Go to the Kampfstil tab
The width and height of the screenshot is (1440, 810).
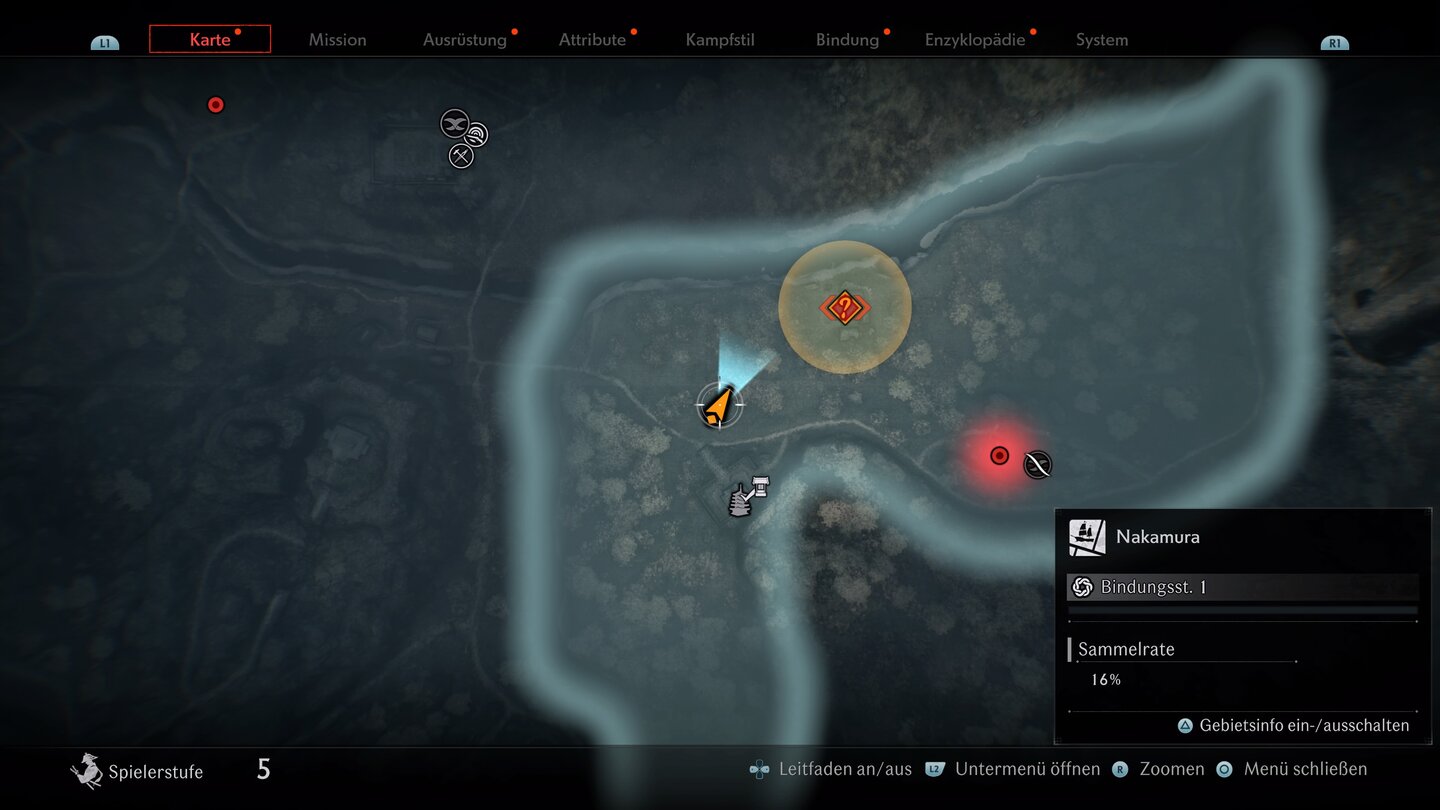pyautogui.click(x=720, y=40)
